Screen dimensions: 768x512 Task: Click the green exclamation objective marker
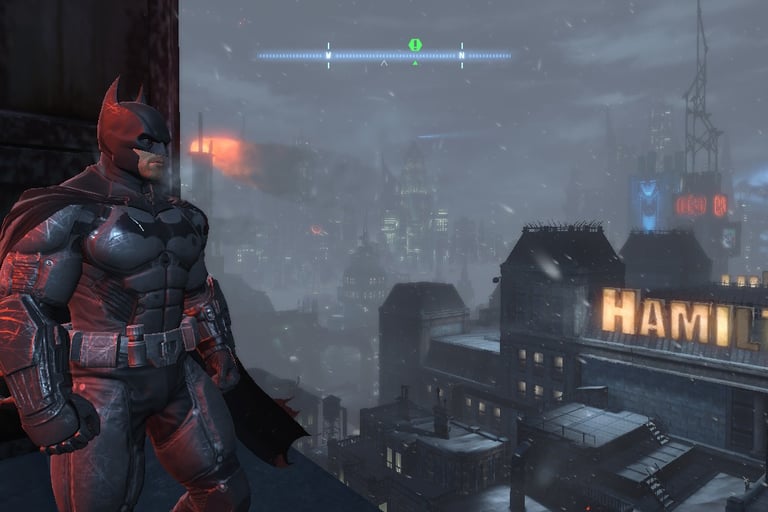click(x=415, y=45)
